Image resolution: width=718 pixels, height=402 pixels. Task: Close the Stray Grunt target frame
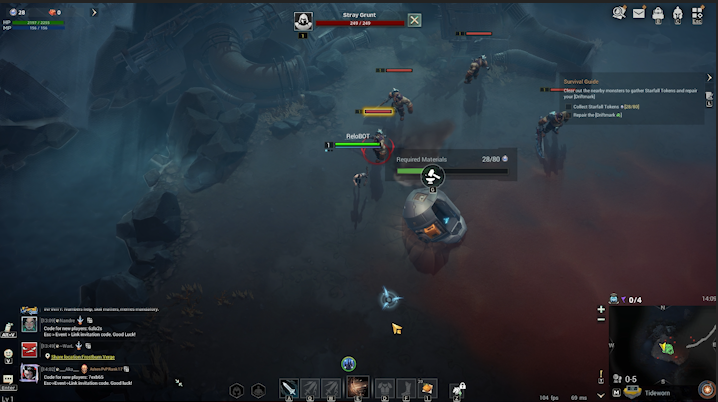click(414, 20)
